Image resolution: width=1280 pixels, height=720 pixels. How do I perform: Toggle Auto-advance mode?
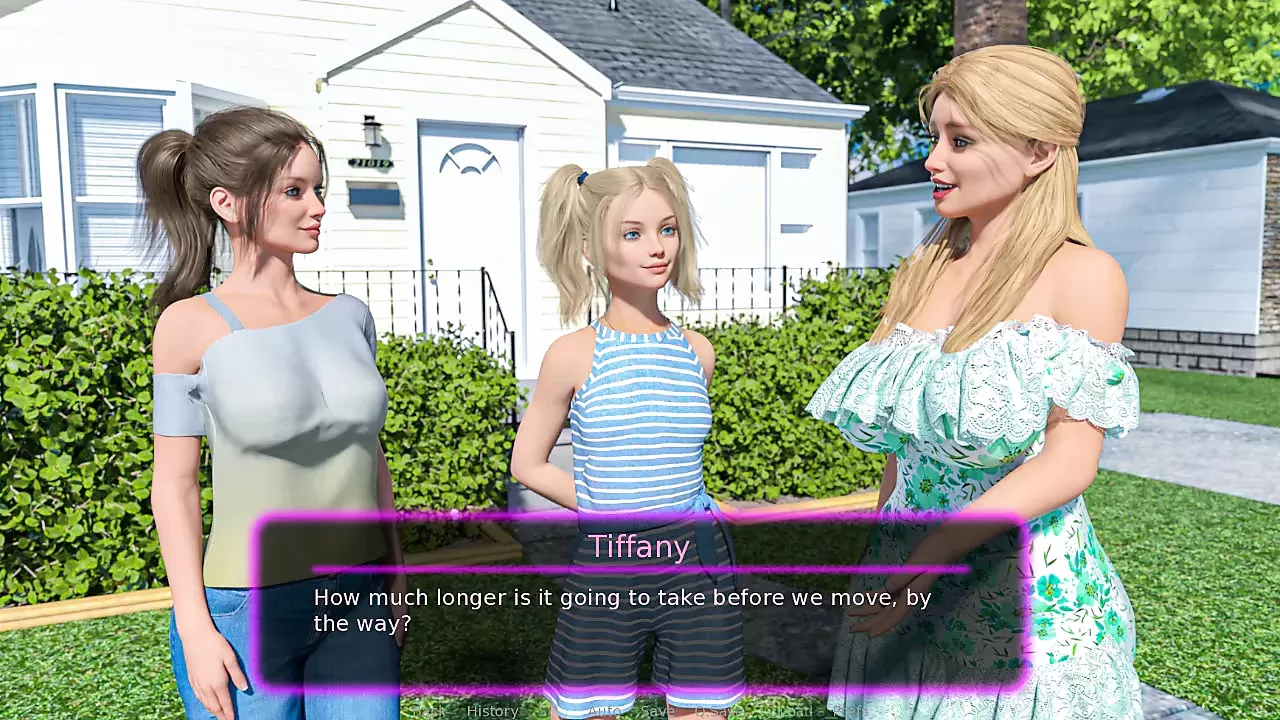point(604,711)
